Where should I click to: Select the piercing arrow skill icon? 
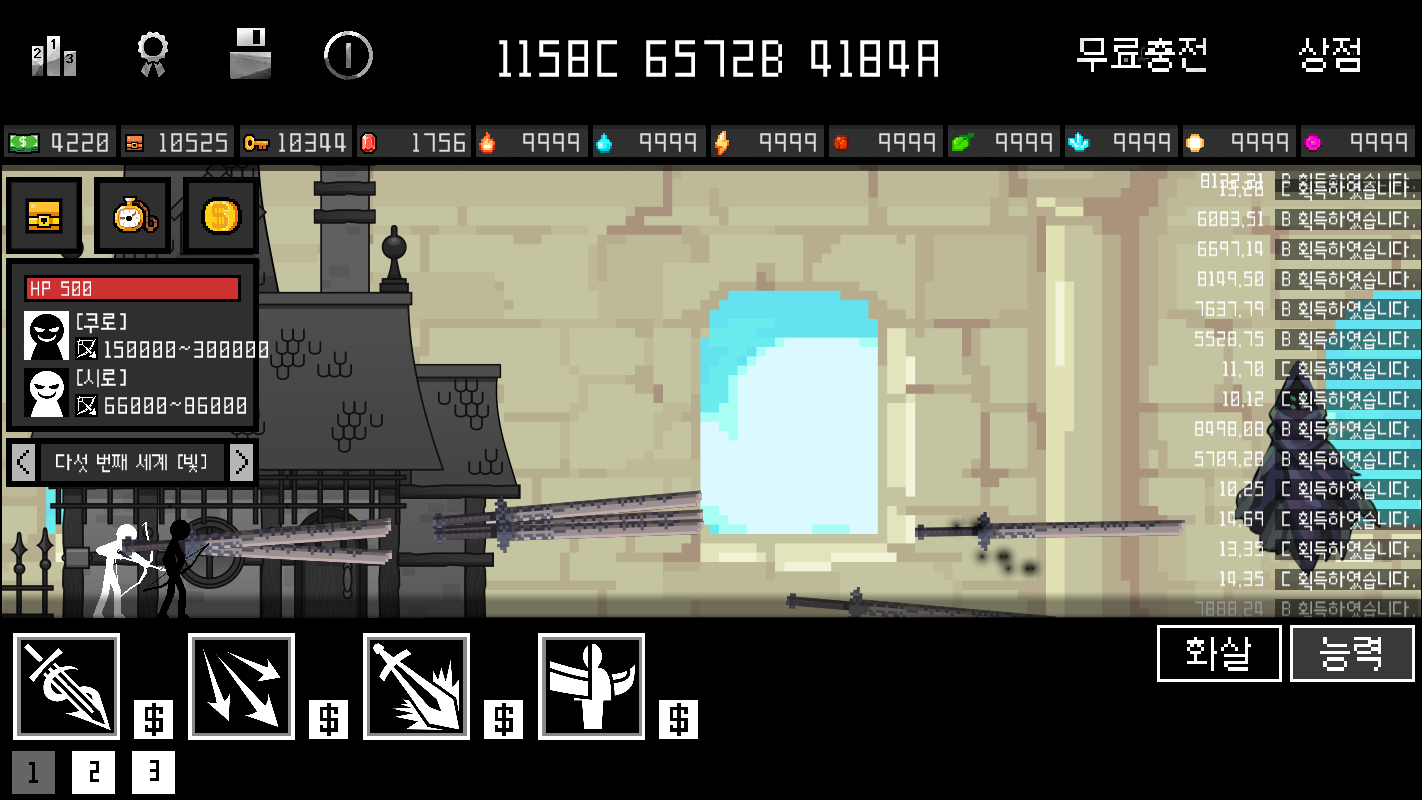pyautogui.click(x=67, y=686)
